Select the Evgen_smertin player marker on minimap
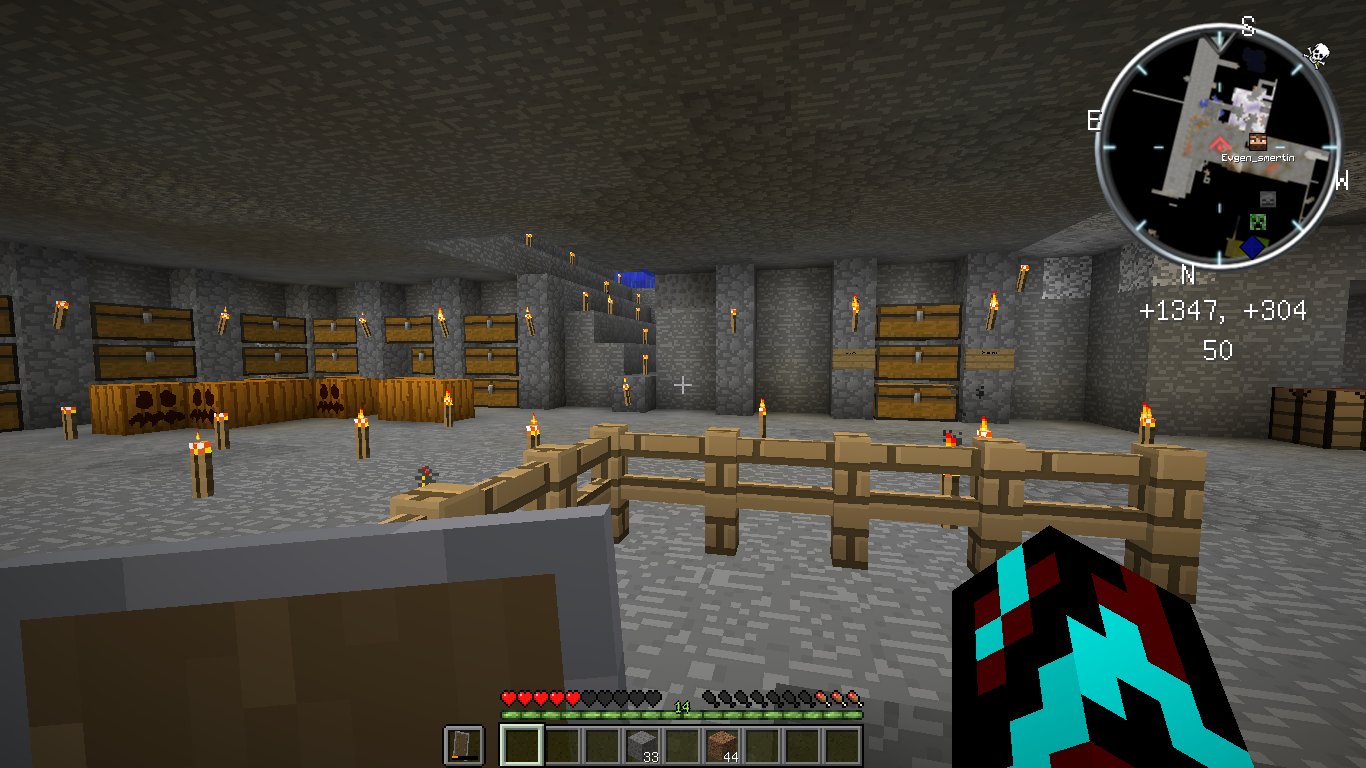The width and height of the screenshot is (1366, 768). (1258, 143)
